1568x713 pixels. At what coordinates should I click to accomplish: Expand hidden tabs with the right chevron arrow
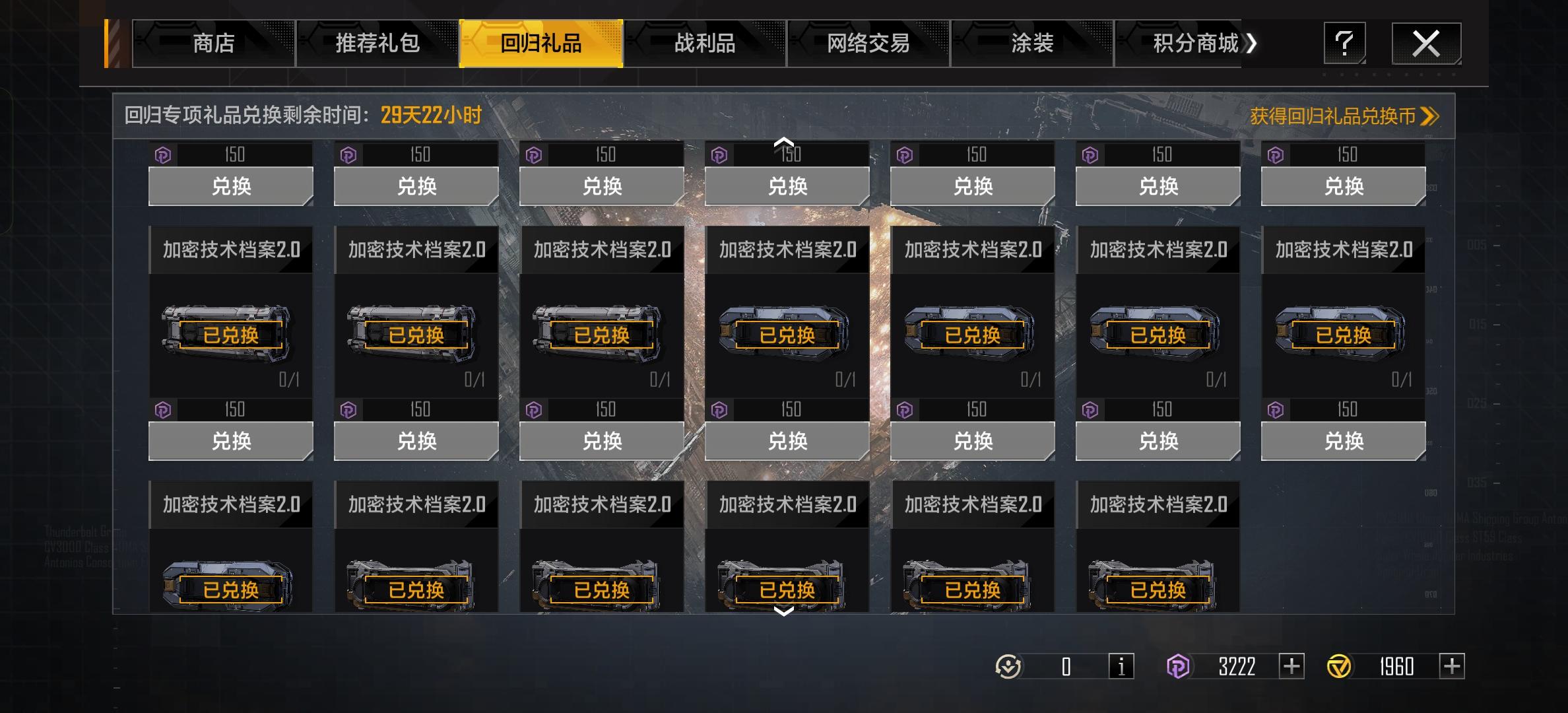click(x=1251, y=44)
